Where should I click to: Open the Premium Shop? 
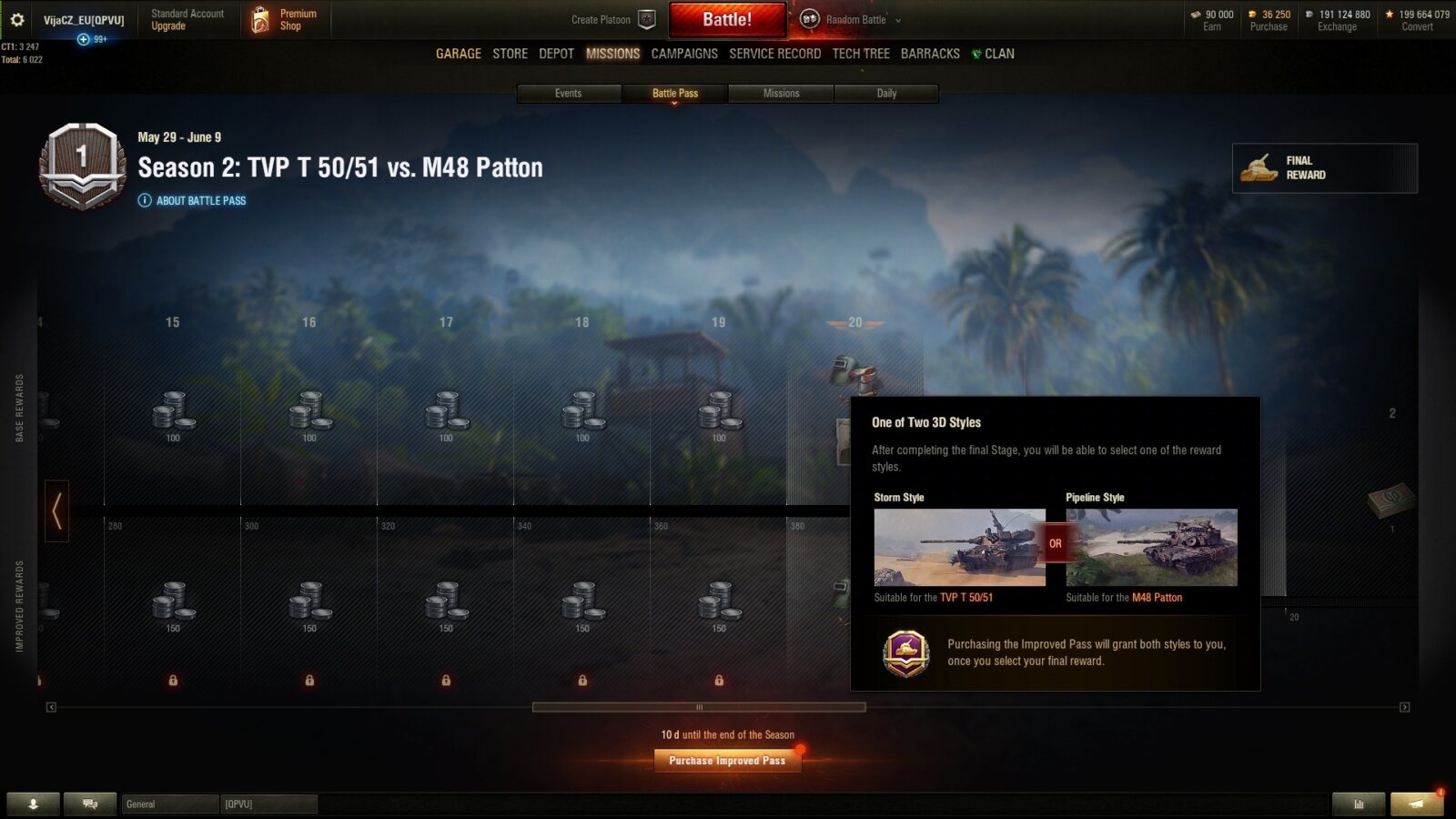[285, 19]
